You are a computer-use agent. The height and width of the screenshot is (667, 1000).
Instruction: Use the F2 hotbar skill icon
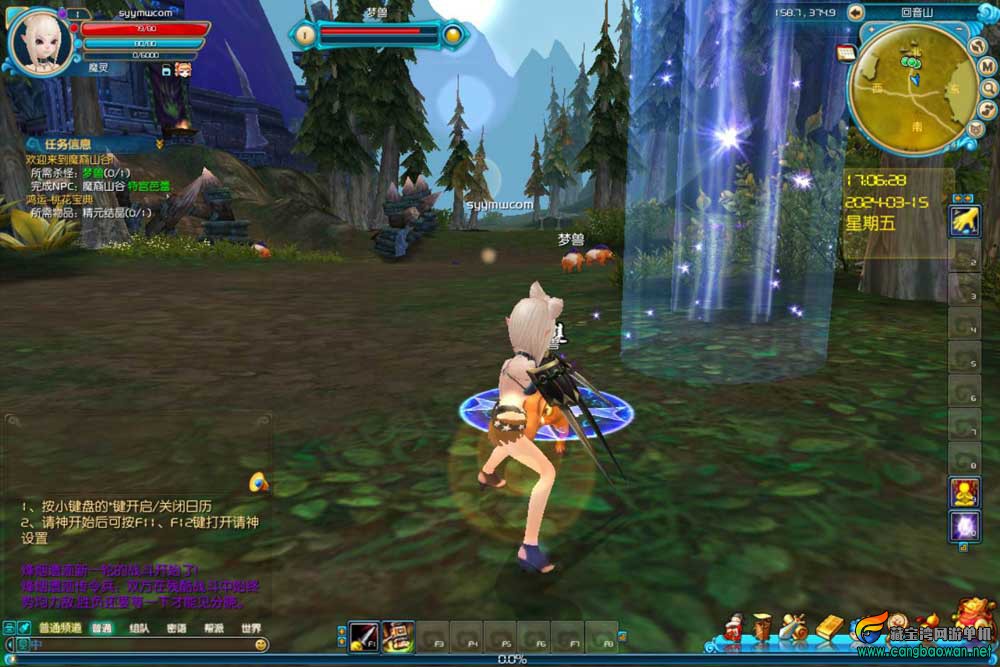click(397, 636)
